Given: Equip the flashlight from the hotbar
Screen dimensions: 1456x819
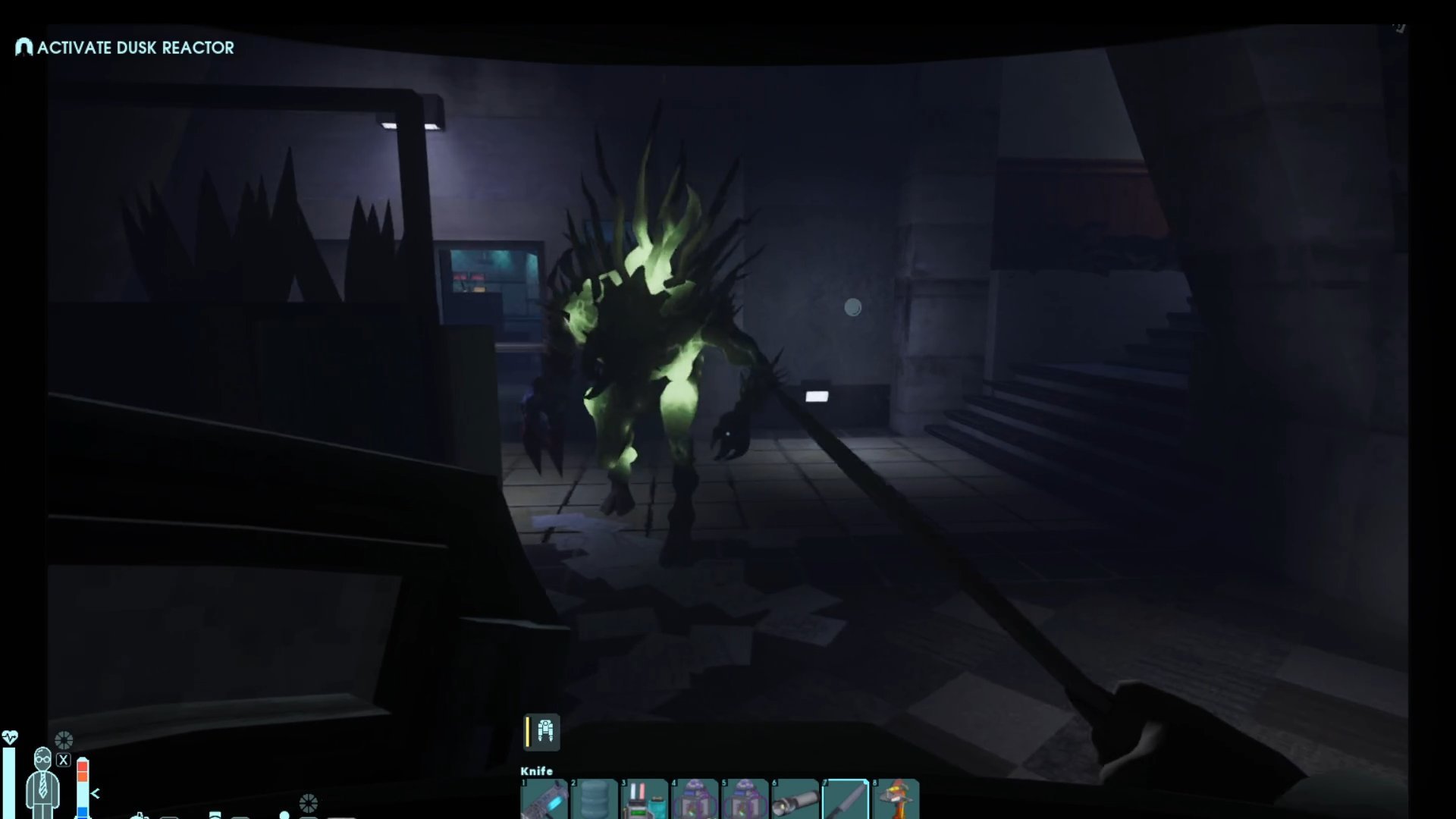Looking at the screenshot, I should [x=795, y=799].
